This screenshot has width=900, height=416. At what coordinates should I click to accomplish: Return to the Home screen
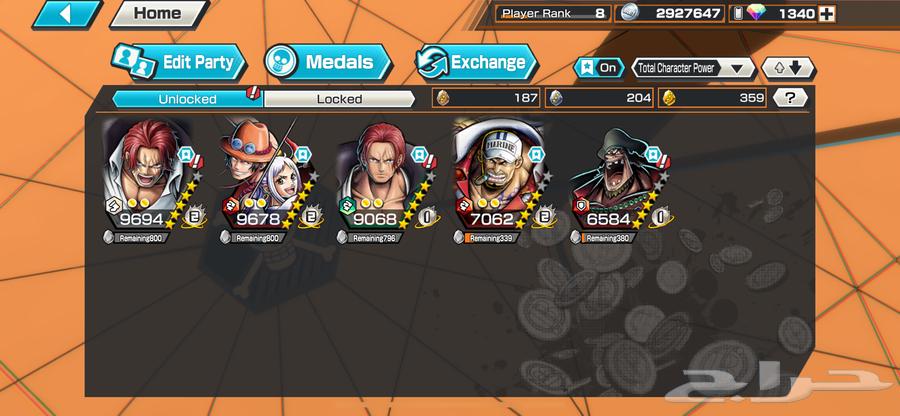click(x=157, y=16)
